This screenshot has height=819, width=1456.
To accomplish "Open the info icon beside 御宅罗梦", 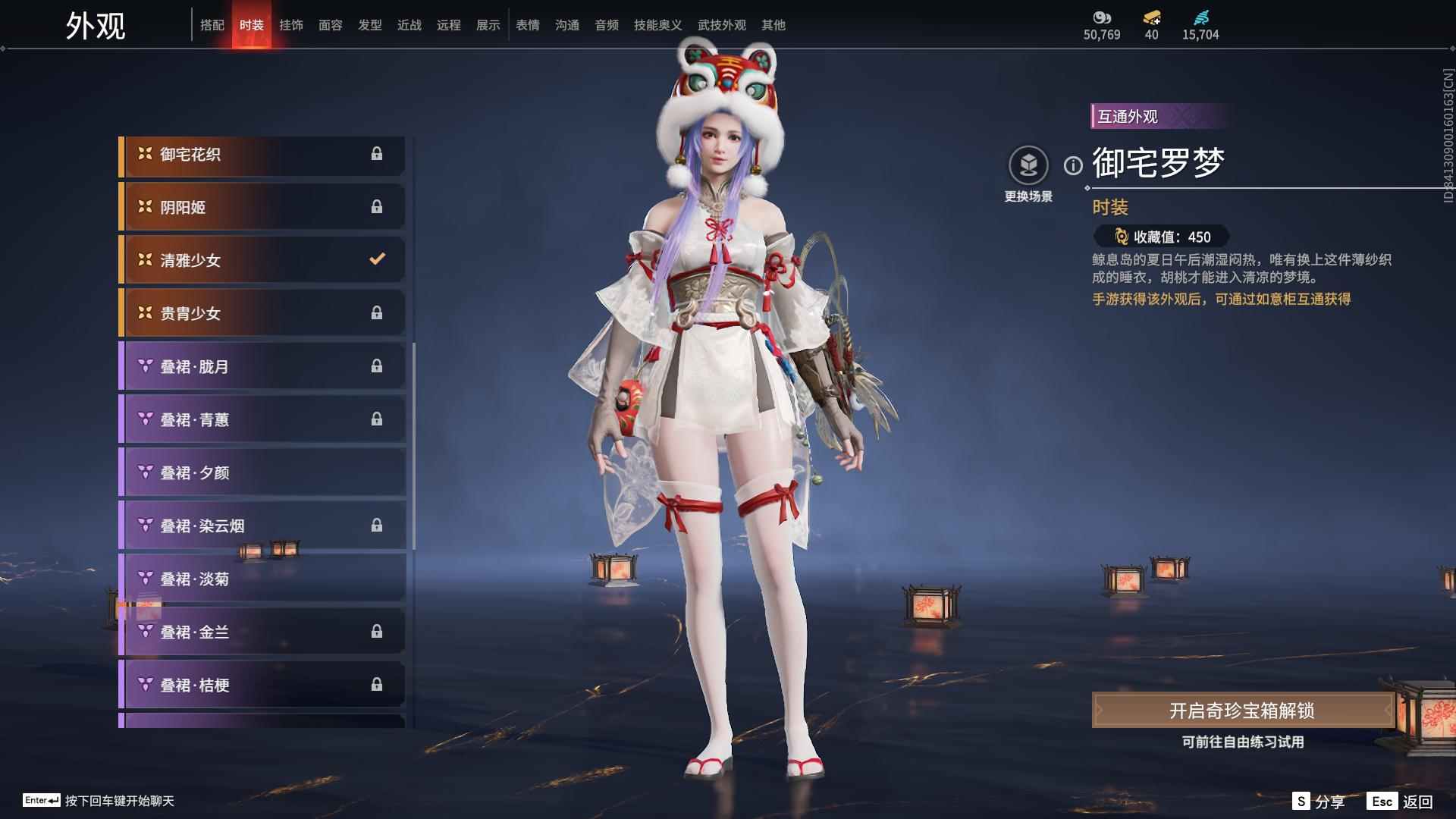I will click(1072, 165).
